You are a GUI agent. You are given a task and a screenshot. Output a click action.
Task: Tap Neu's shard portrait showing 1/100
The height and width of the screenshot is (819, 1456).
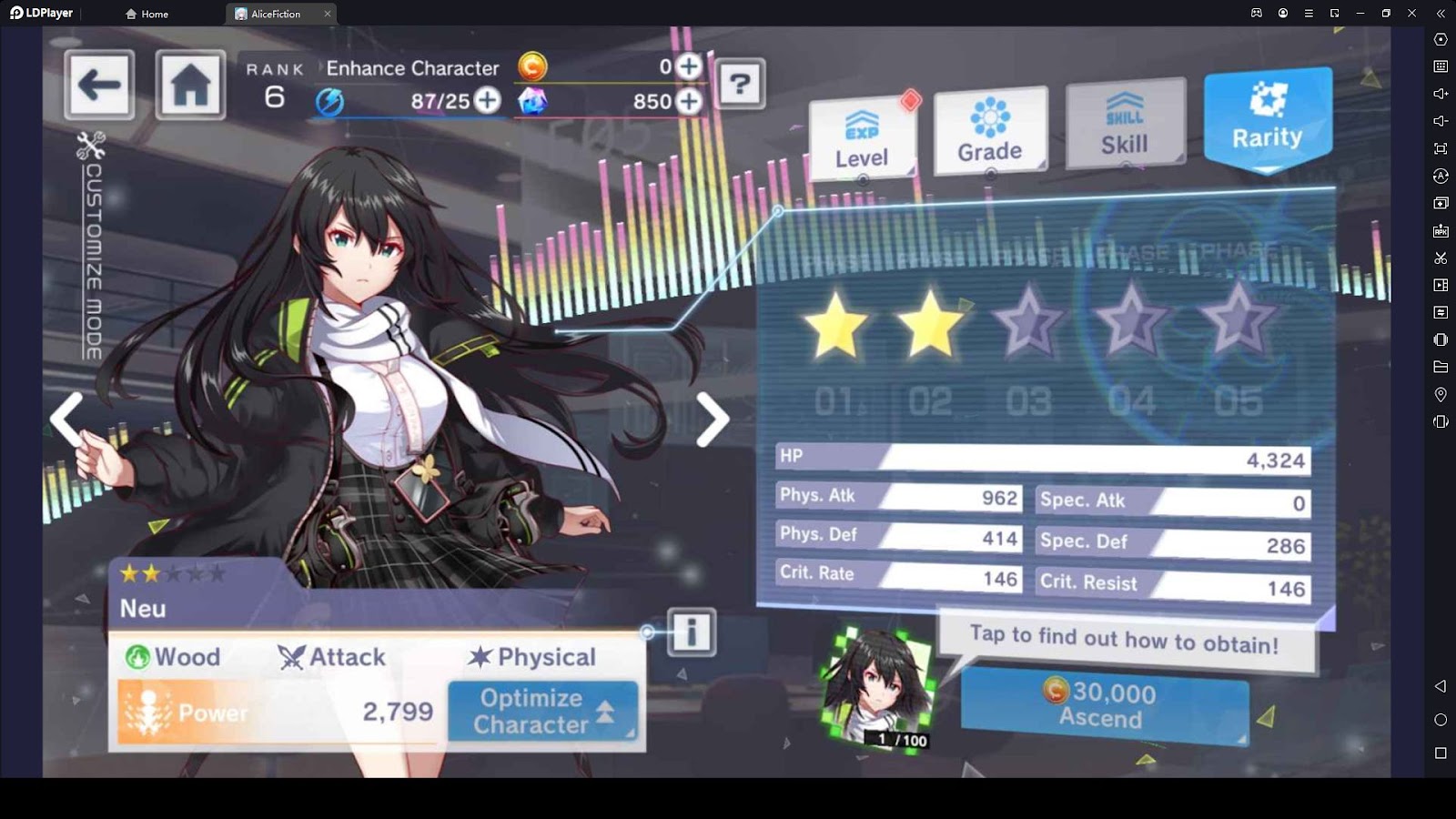click(877, 687)
